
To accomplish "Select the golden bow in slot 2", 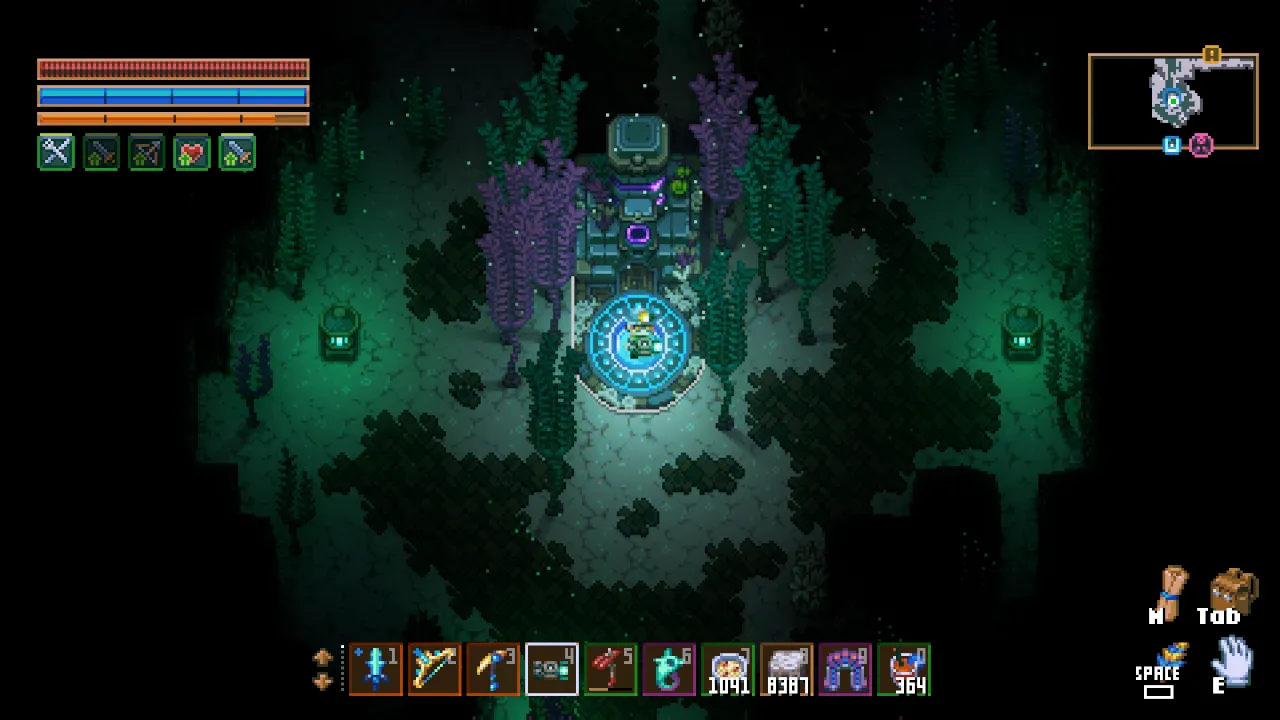I will (435, 669).
